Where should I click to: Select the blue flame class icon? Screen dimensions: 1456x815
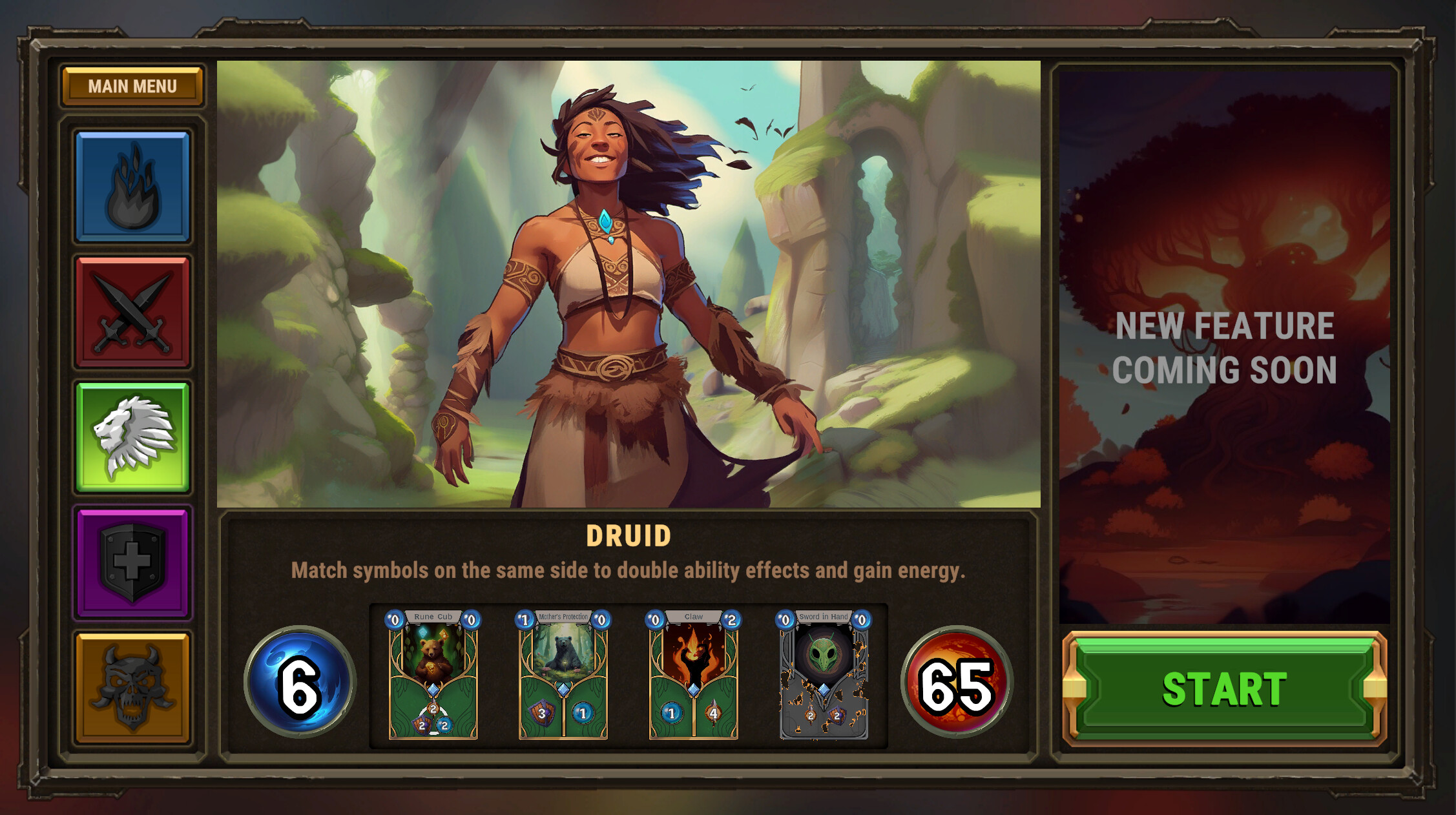click(x=132, y=187)
